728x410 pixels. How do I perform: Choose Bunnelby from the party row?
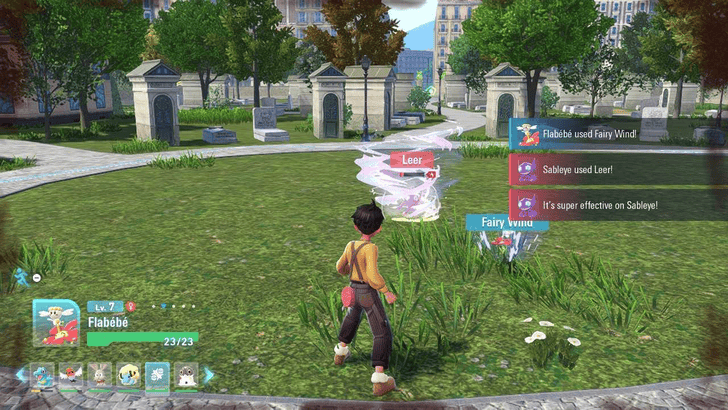(99, 375)
